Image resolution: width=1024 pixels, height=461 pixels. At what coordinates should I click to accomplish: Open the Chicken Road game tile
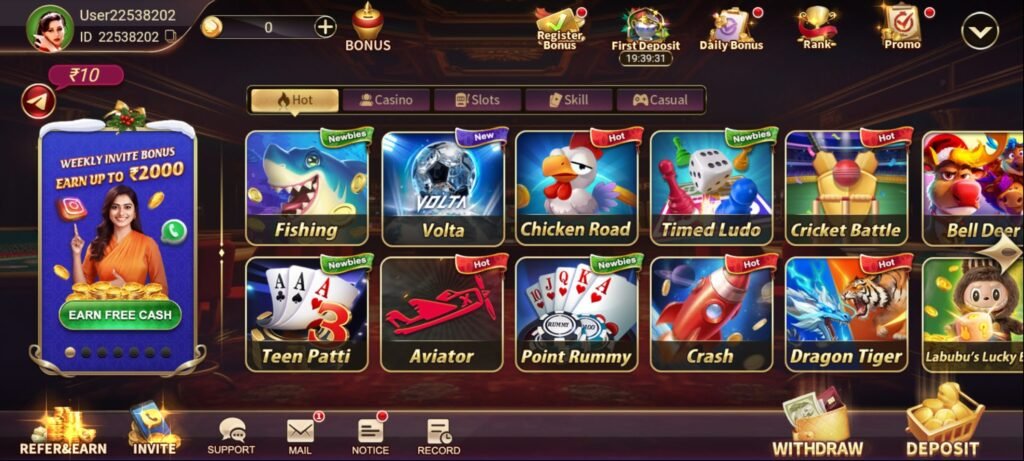[x=576, y=188]
